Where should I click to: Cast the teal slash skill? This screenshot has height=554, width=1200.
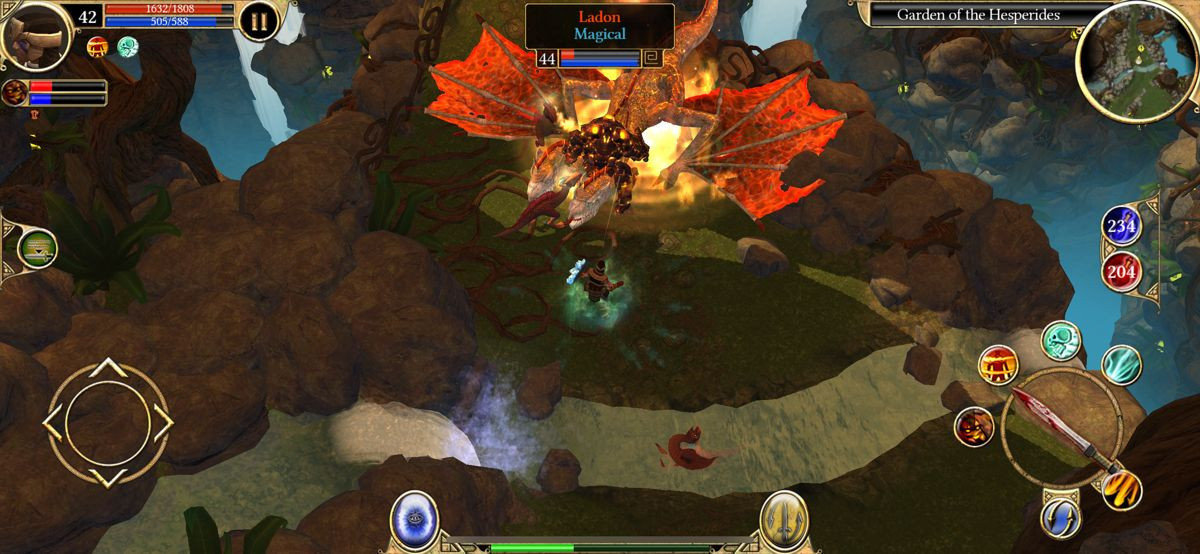tap(1121, 365)
